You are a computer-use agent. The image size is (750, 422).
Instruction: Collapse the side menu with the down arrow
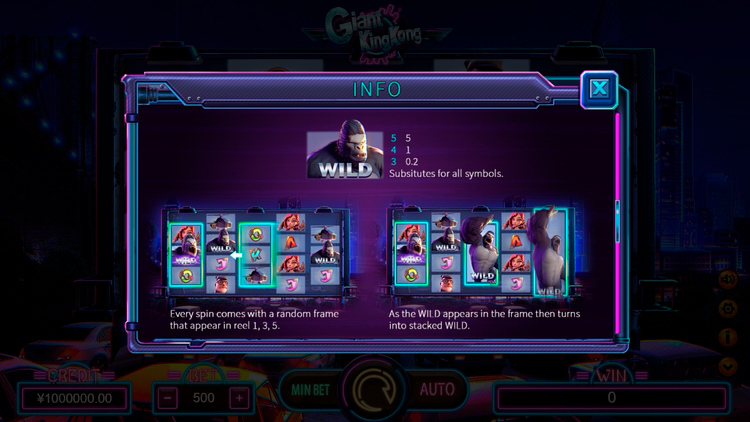728,366
